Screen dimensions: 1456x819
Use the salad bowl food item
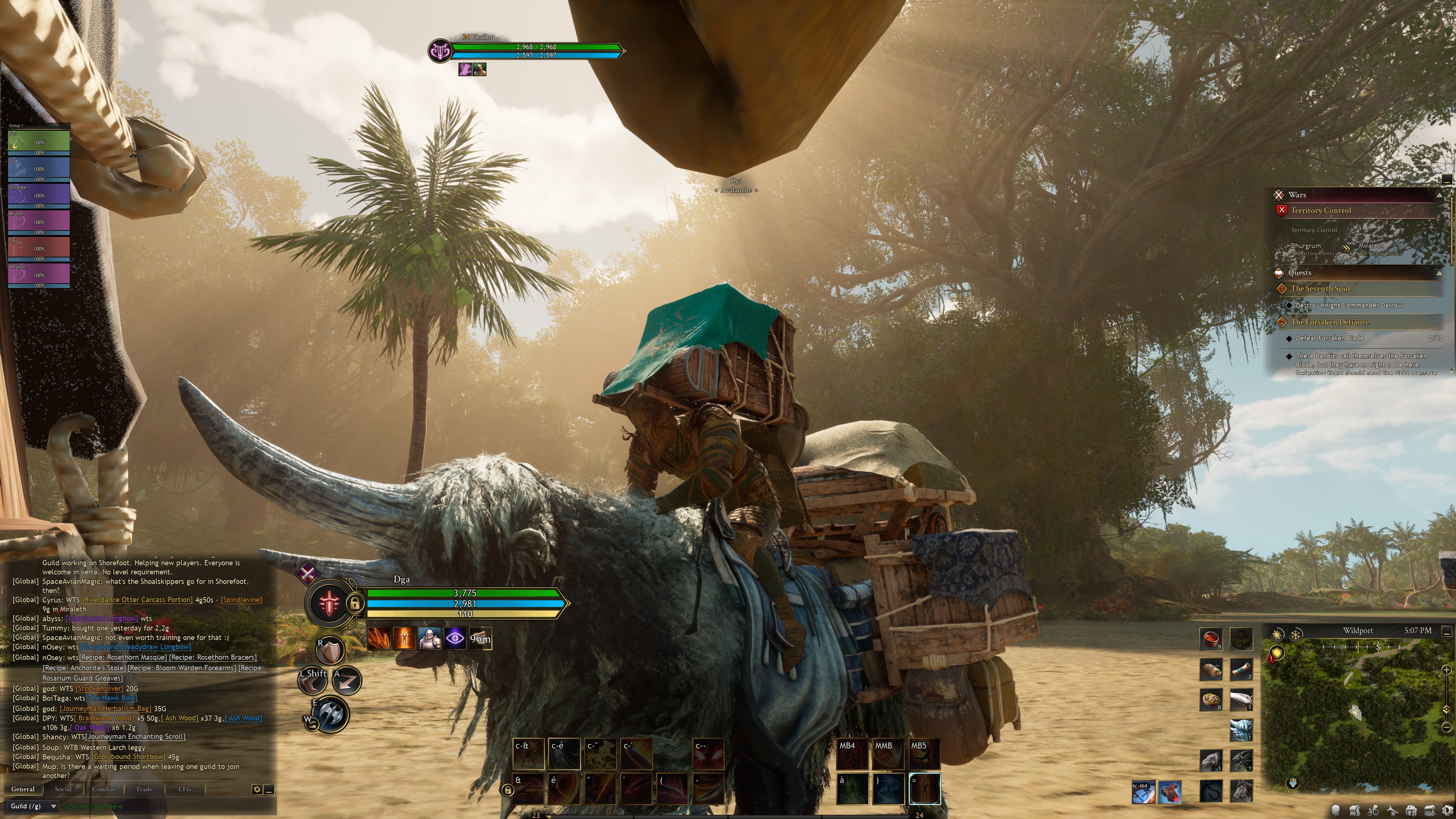pos(1211,700)
